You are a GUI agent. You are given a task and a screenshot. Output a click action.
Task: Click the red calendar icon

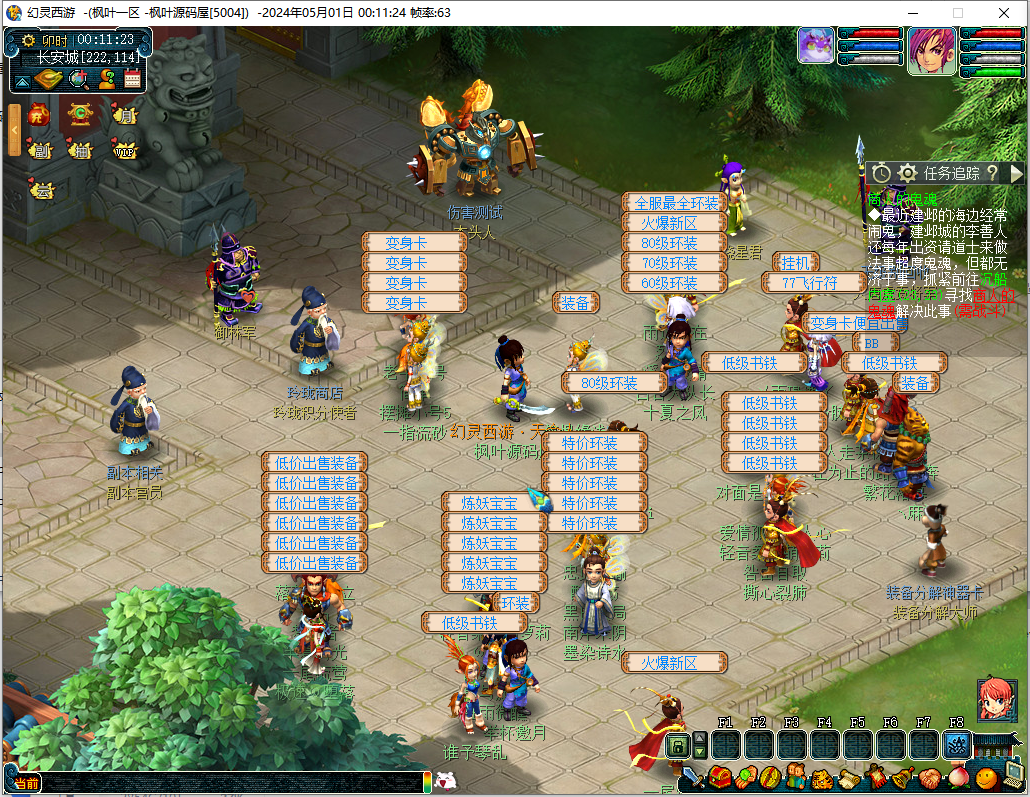click(132, 78)
